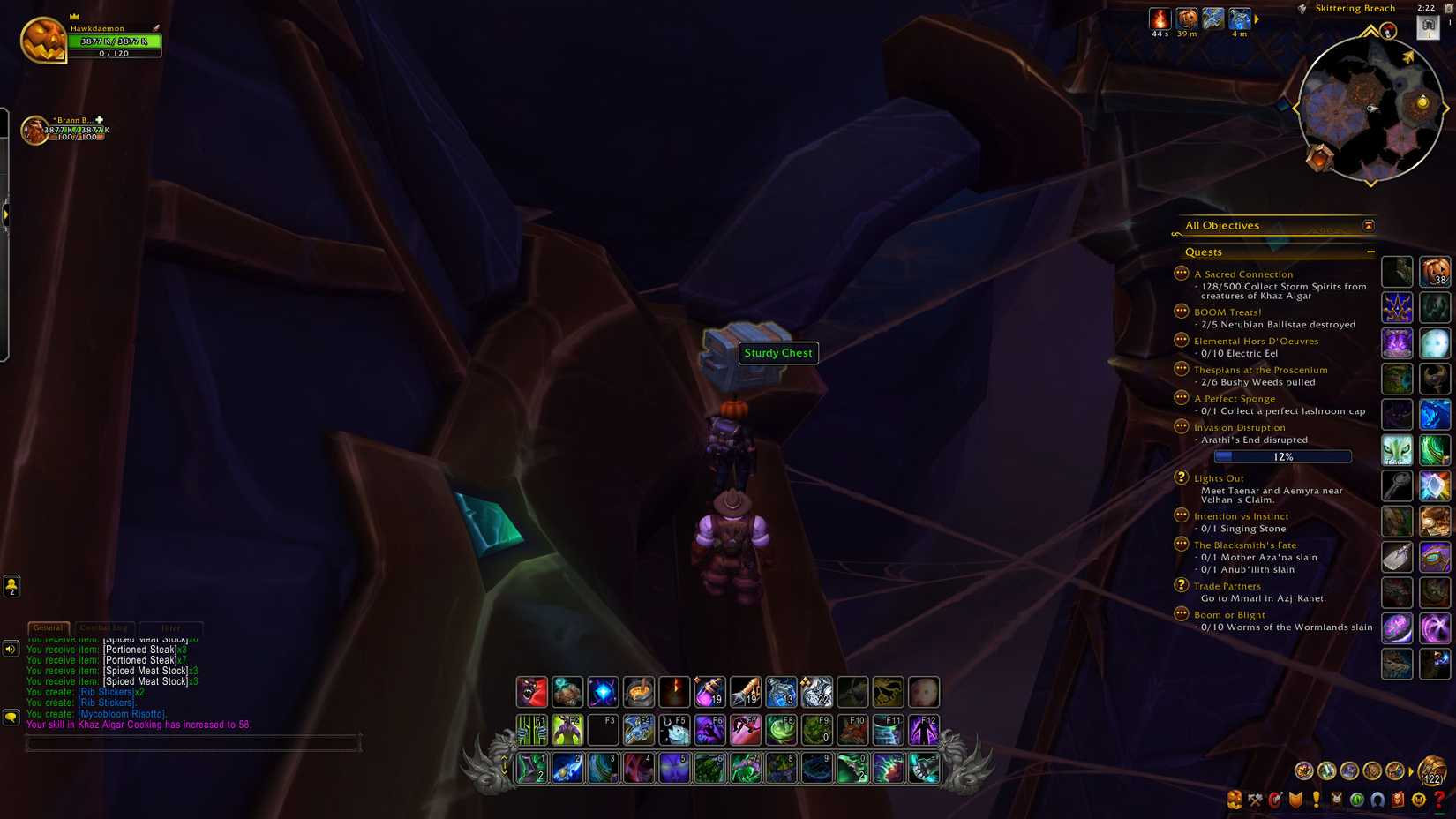This screenshot has width=1456, height=819.
Task: Select the quest A Sacred Connection
Action: 1243,274
